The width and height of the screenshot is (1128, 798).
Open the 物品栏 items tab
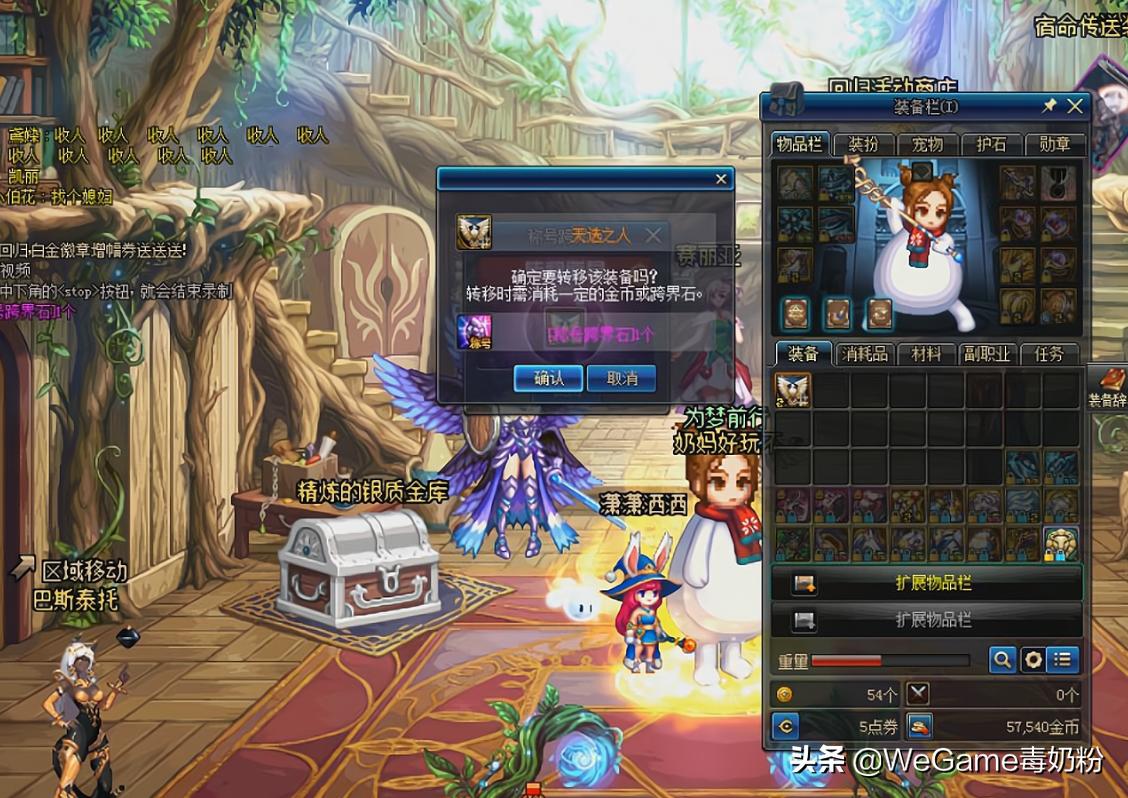(800, 144)
